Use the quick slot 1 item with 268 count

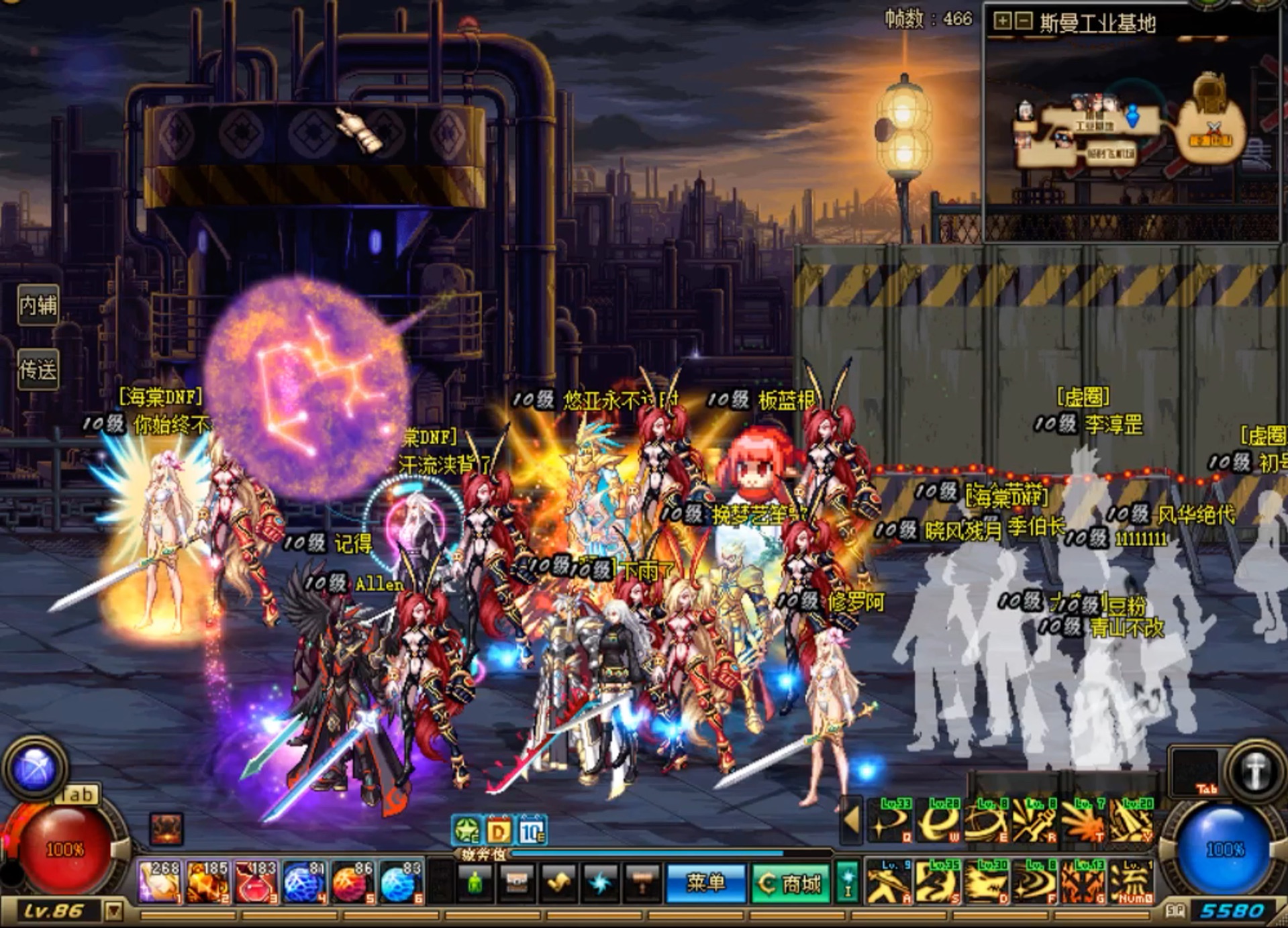click(159, 881)
